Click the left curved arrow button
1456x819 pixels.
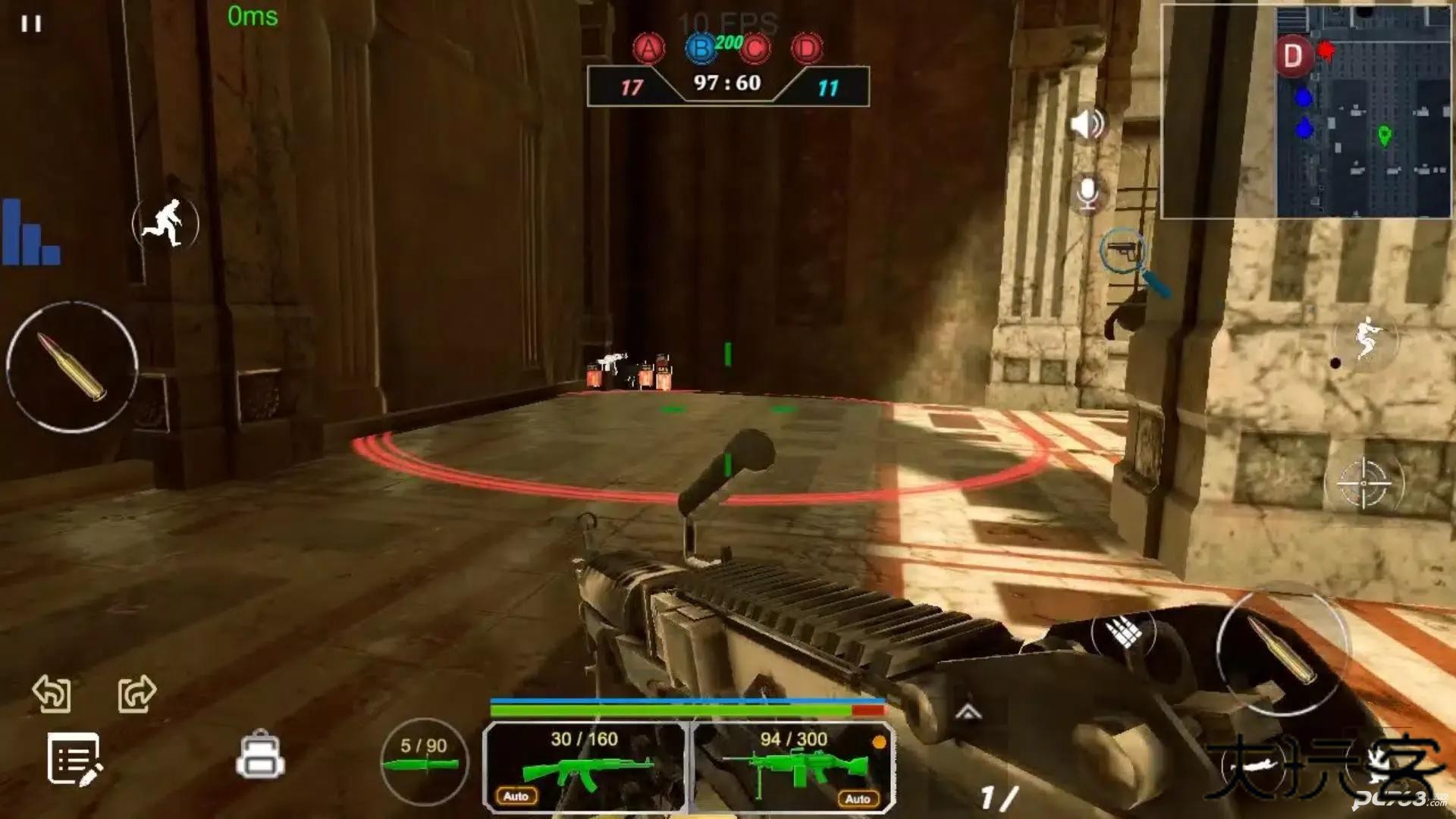pyautogui.click(x=52, y=693)
